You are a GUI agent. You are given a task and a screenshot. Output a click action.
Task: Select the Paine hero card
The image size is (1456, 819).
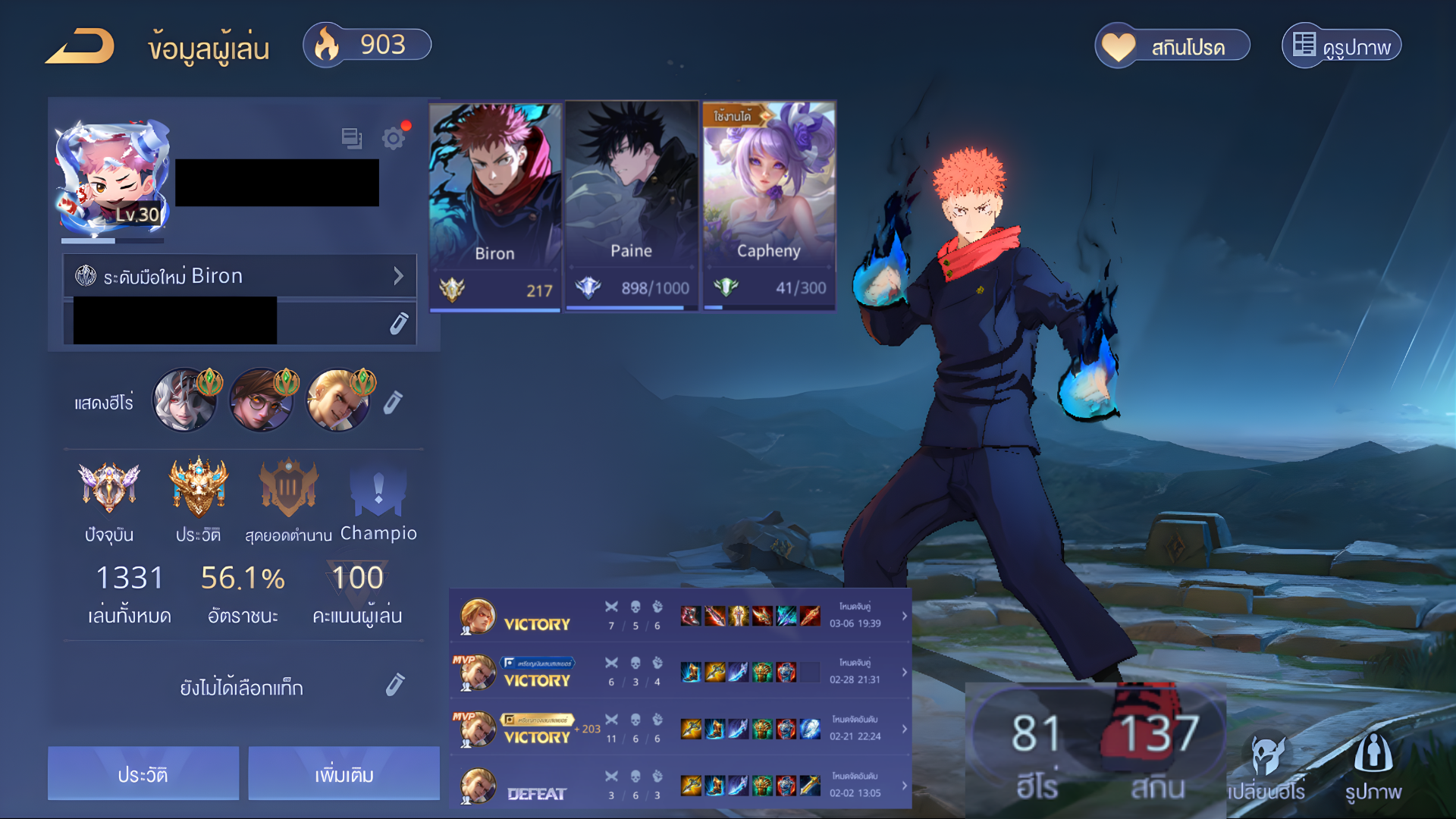(x=631, y=206)
